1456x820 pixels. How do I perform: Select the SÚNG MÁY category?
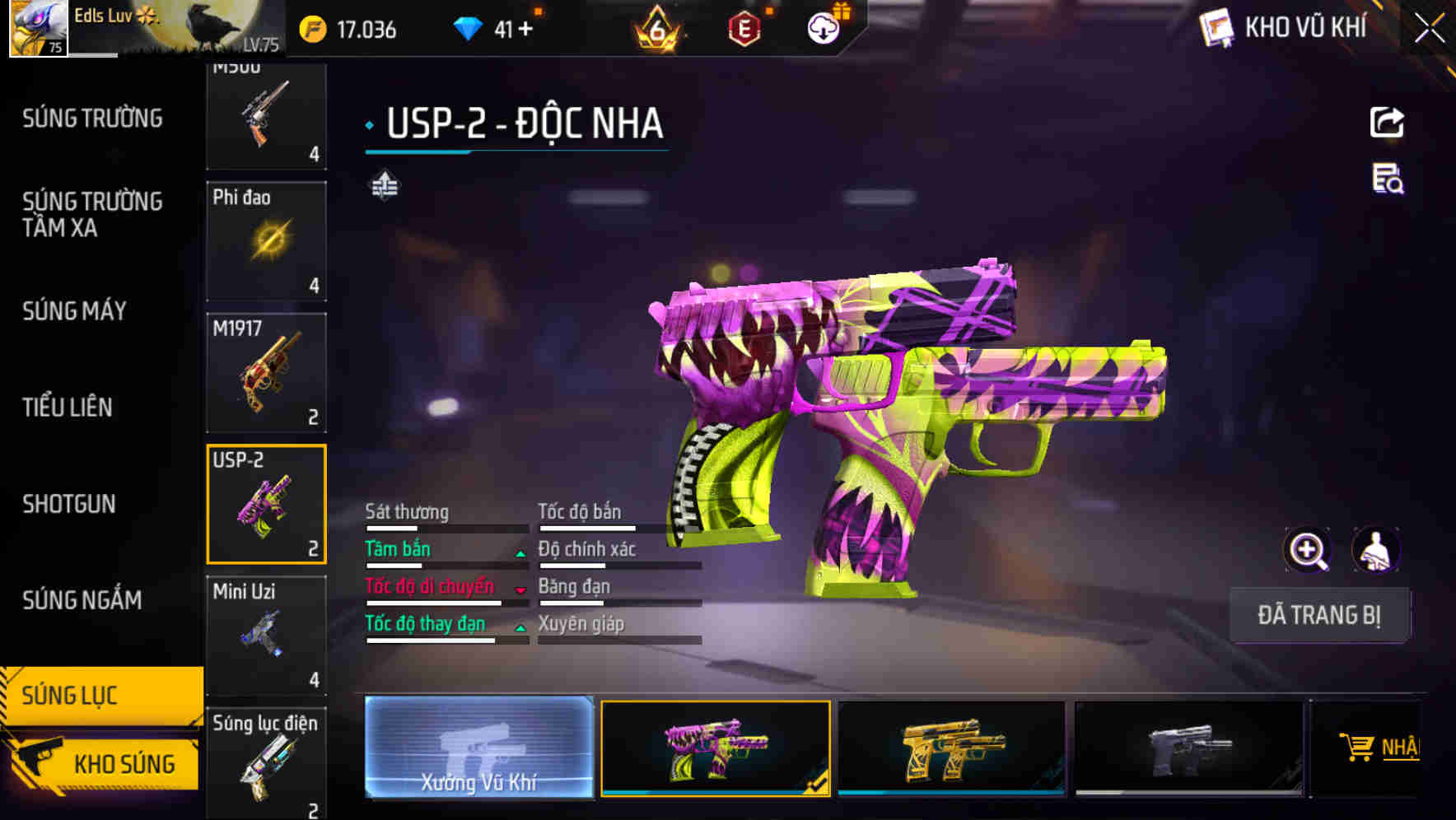tap(74, 311)
